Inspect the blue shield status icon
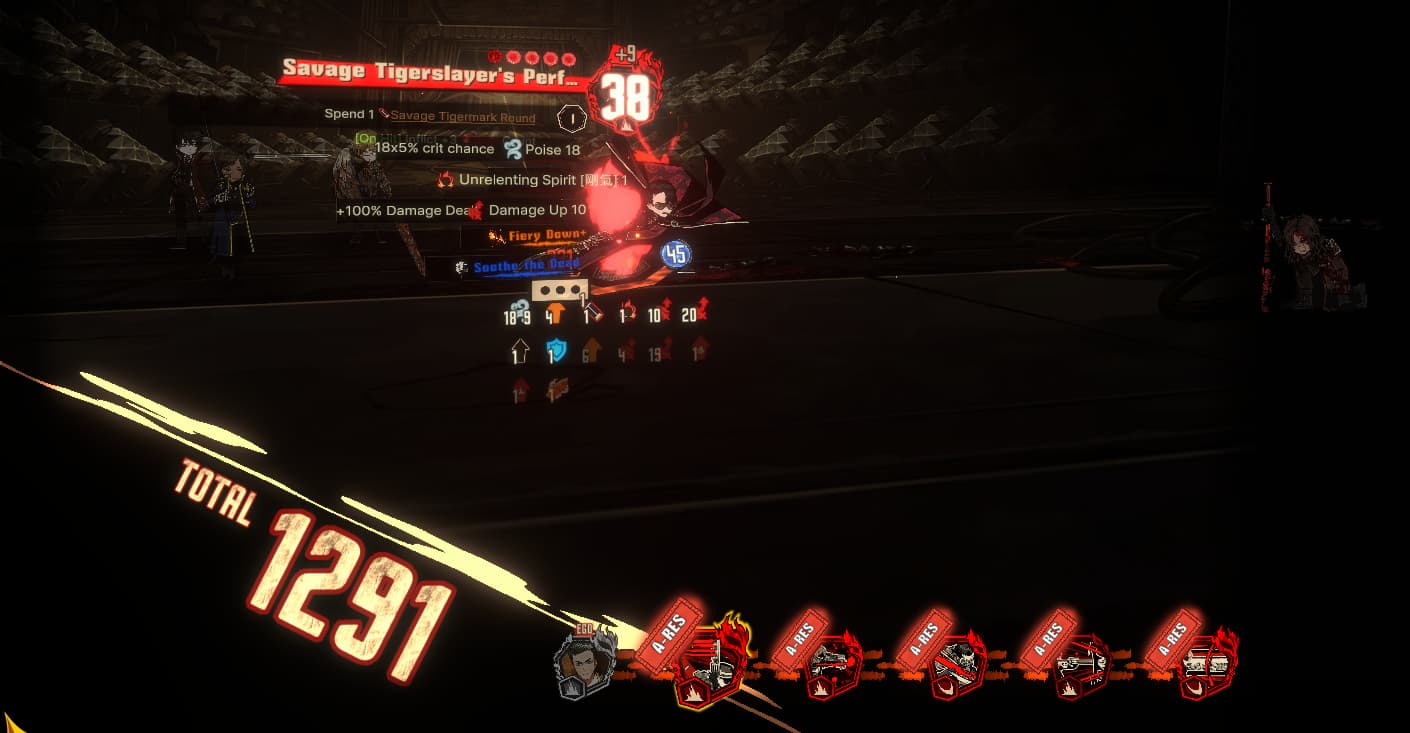Screen dimensions: 1410x733 coord(555,351)
